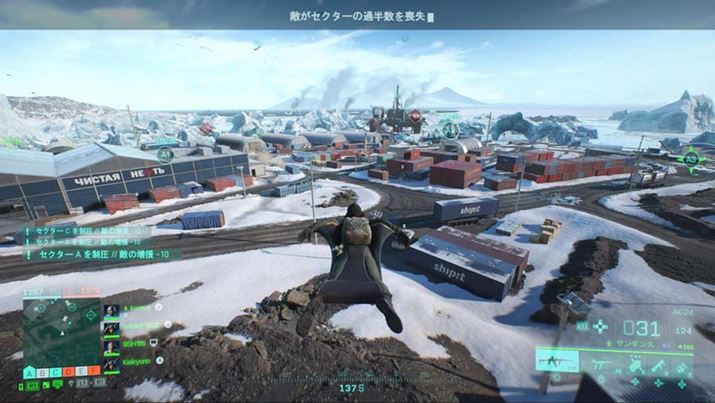Click the A1 objective marker
This screenshot has height=403, width=715.
[165, 153]
